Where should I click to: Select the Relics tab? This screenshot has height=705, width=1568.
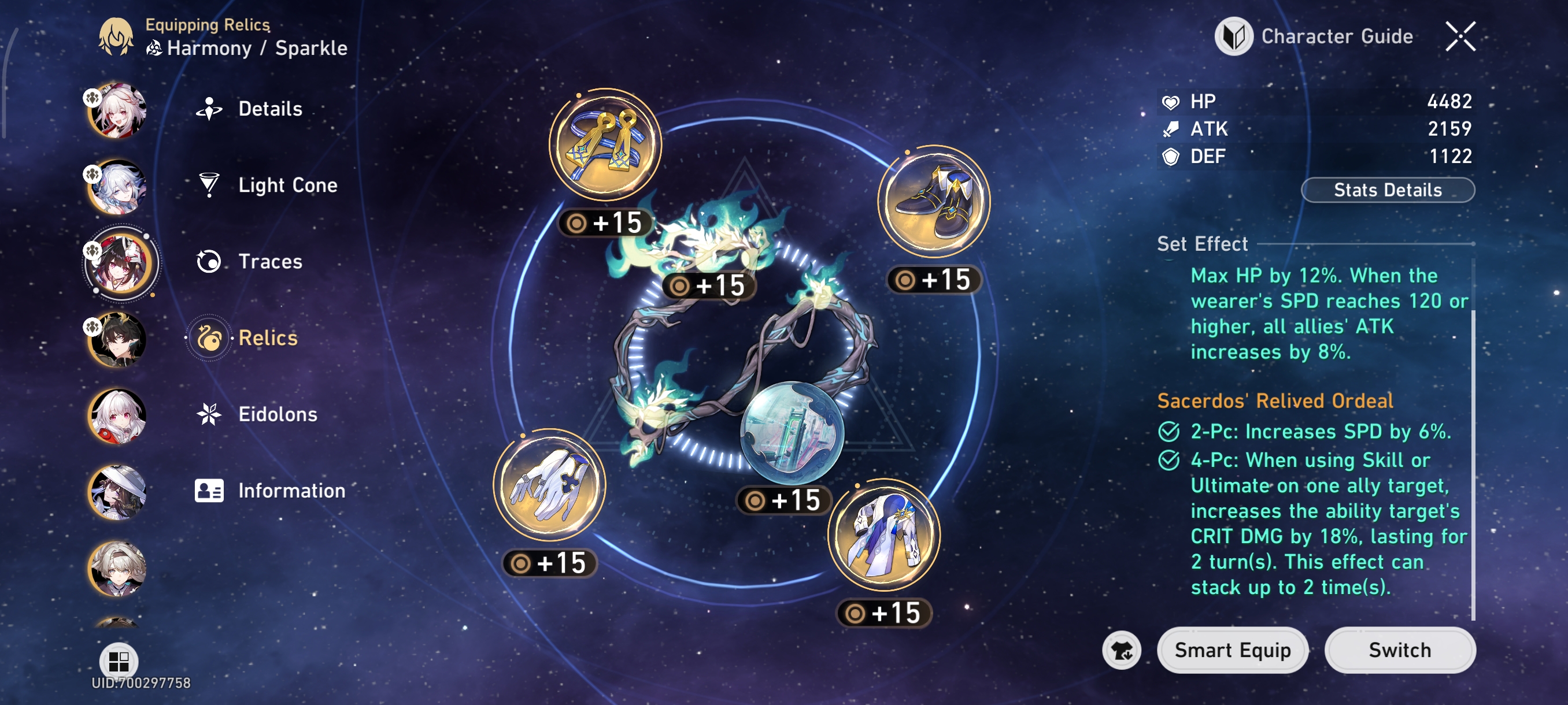[267, 337]
